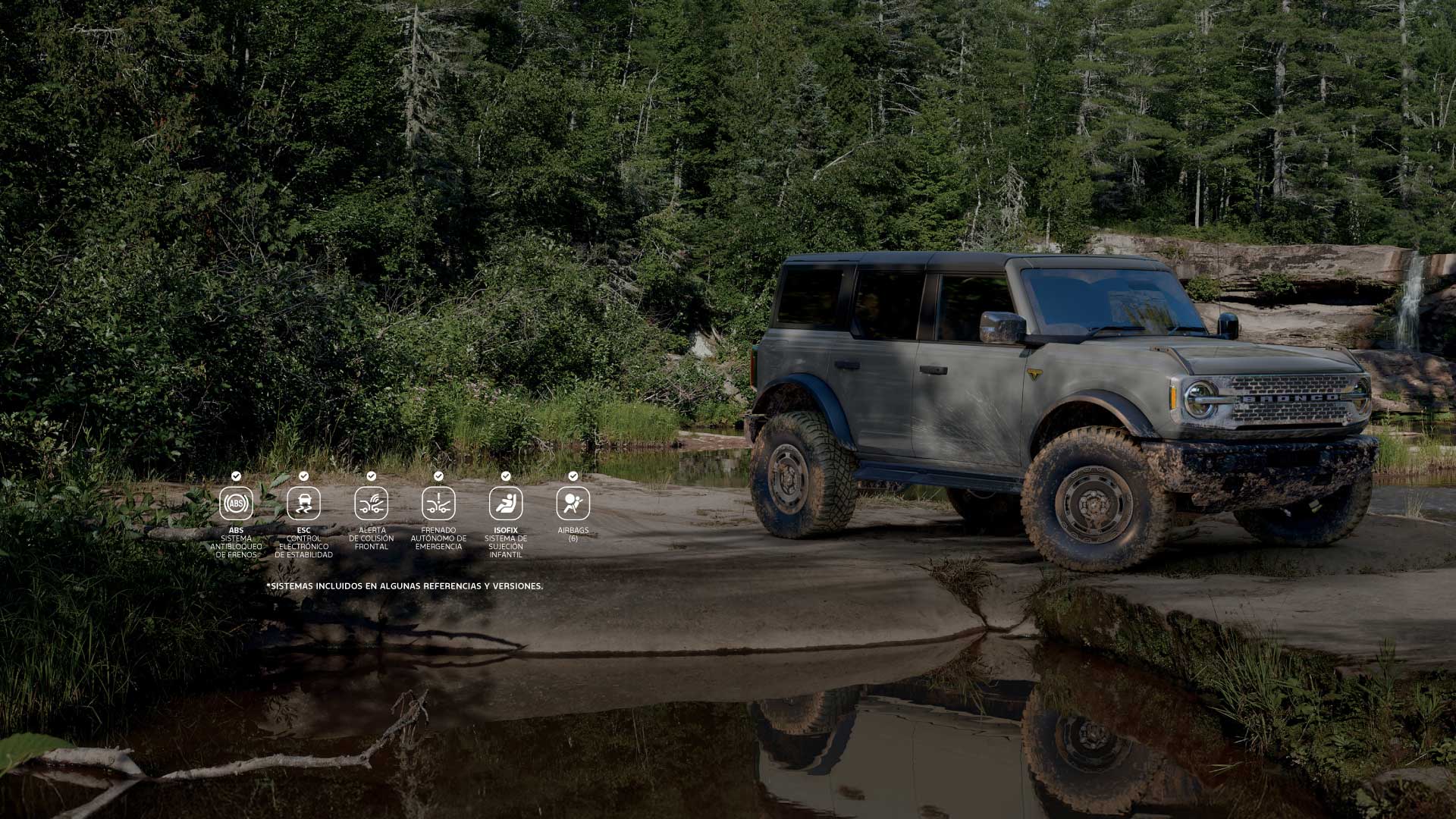Viewport: 1456px width, 819px height.
Task: Click the ABS anti-lock brake icon
Action: click(236, 504)
